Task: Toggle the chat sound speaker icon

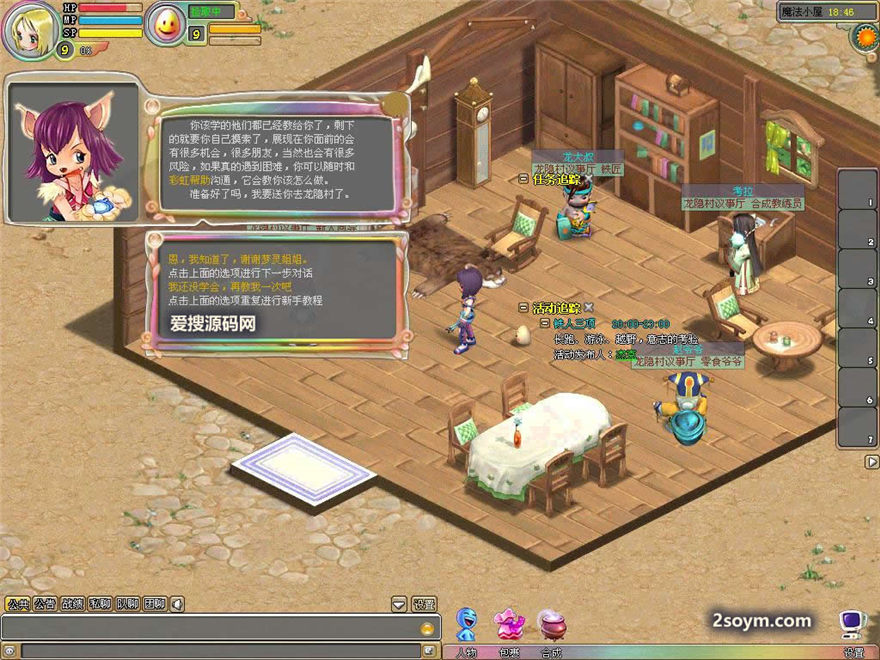Action: pos(177,604)
